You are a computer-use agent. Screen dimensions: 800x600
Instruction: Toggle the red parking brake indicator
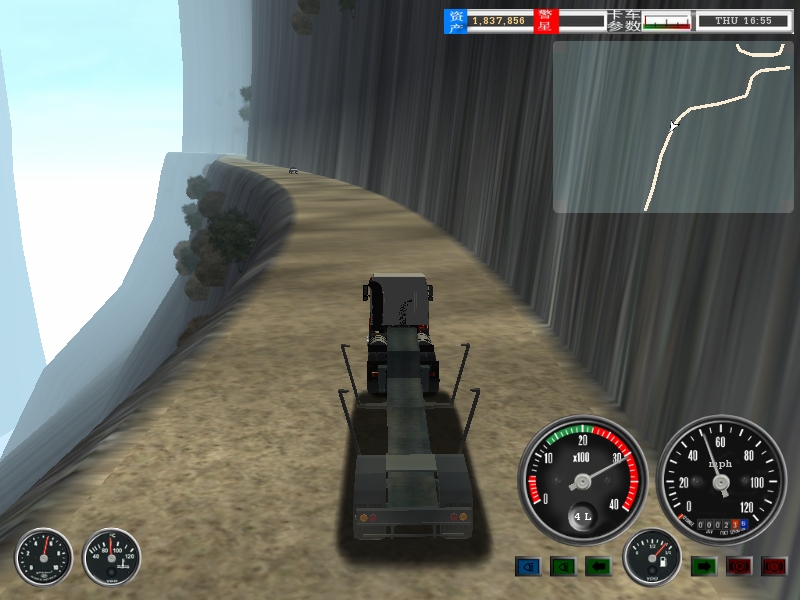coord(739,567)
